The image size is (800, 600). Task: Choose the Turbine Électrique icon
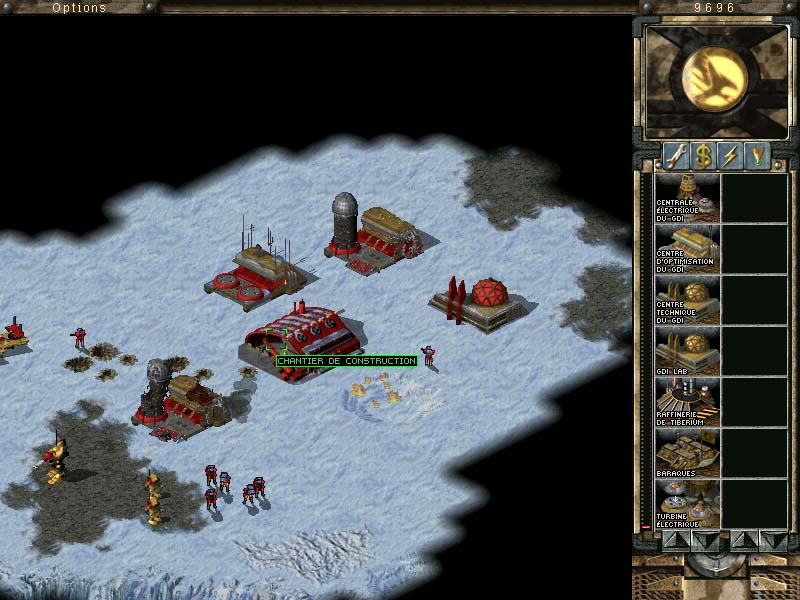click(686, 503)
